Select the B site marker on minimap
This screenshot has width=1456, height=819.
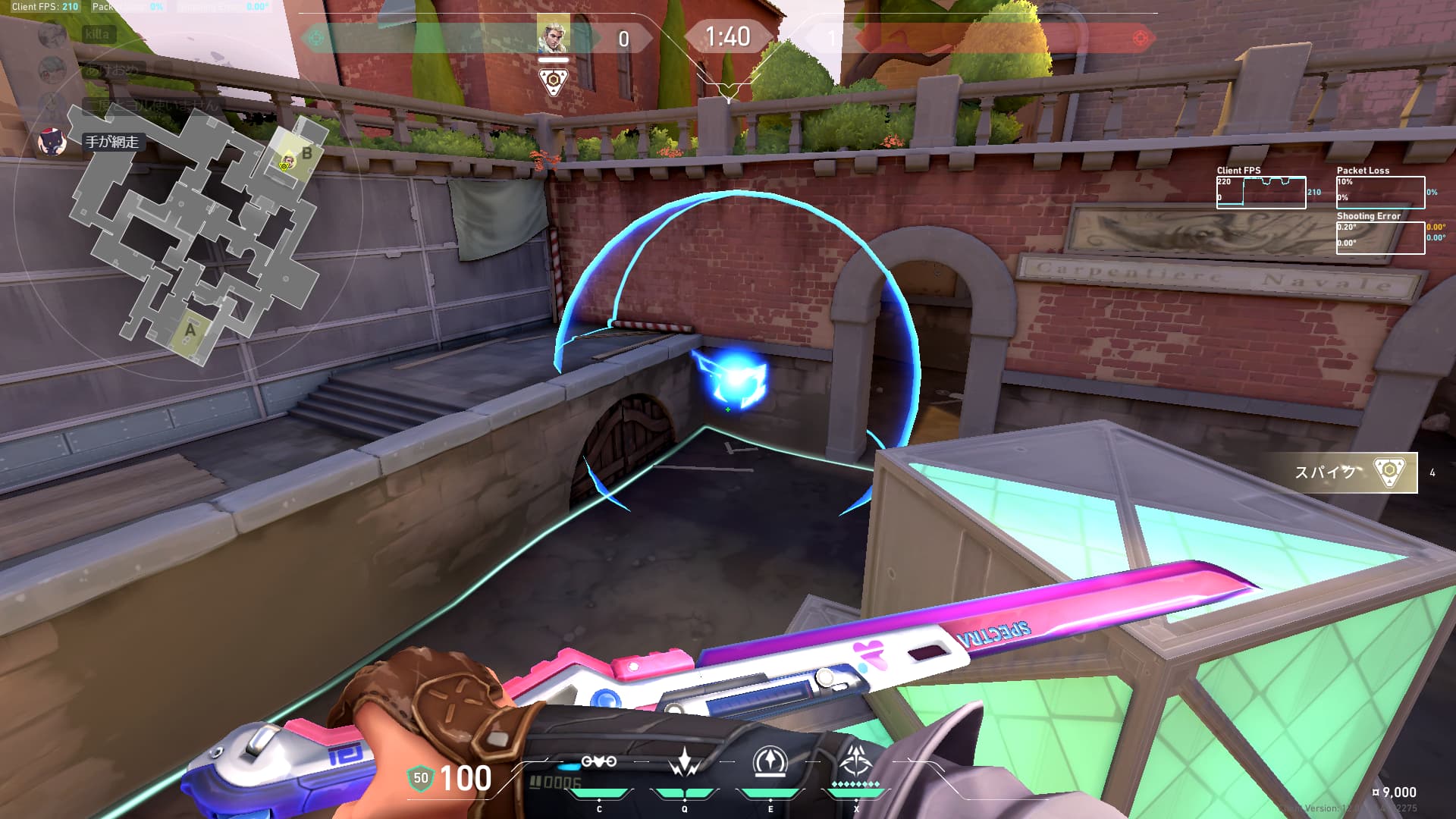click(306, 153)
